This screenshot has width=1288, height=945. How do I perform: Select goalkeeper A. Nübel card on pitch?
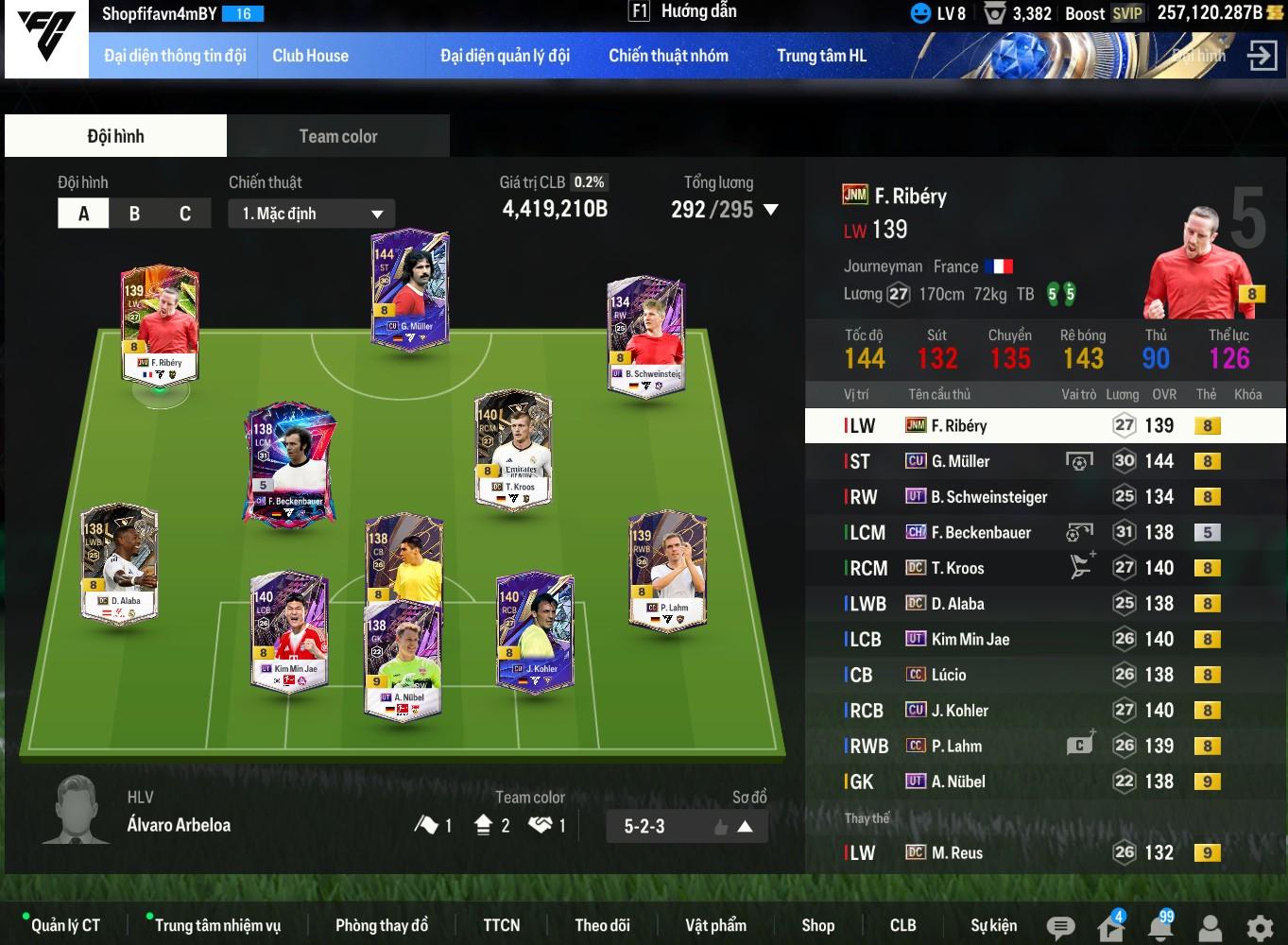[x=403, y=661]
